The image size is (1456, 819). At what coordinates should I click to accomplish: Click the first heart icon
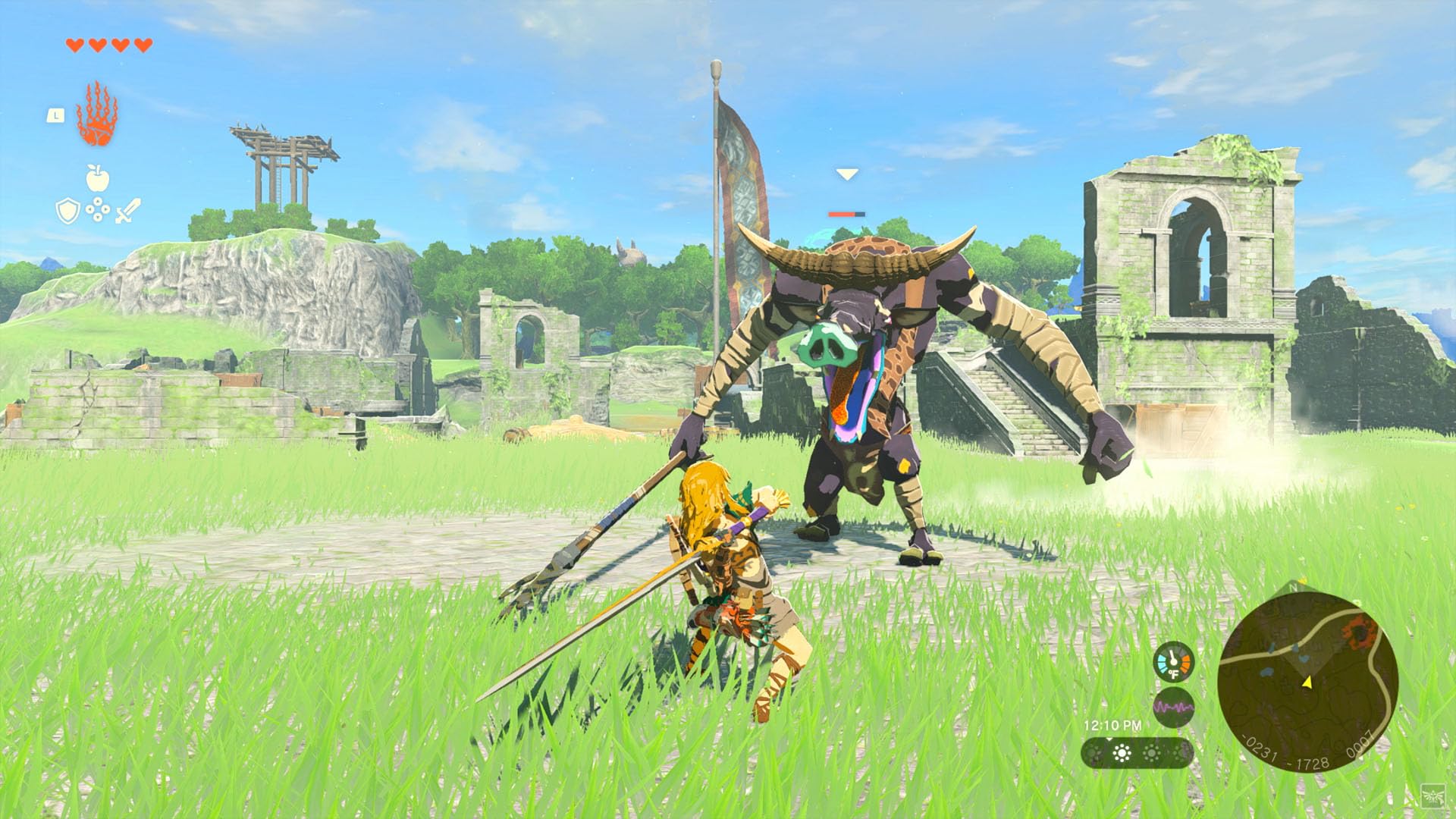pos(74,45)
